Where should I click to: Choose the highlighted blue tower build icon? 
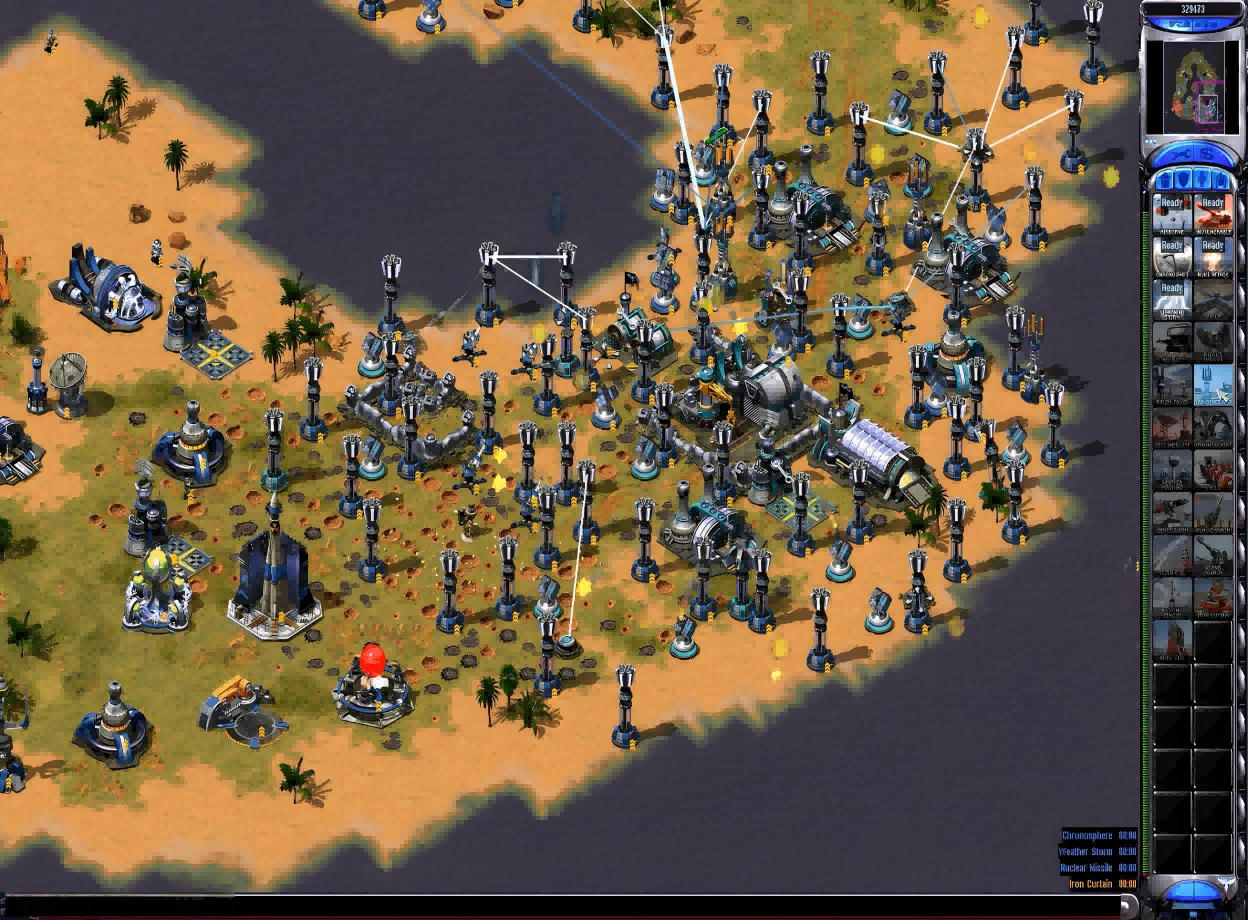coord(1212,383)
